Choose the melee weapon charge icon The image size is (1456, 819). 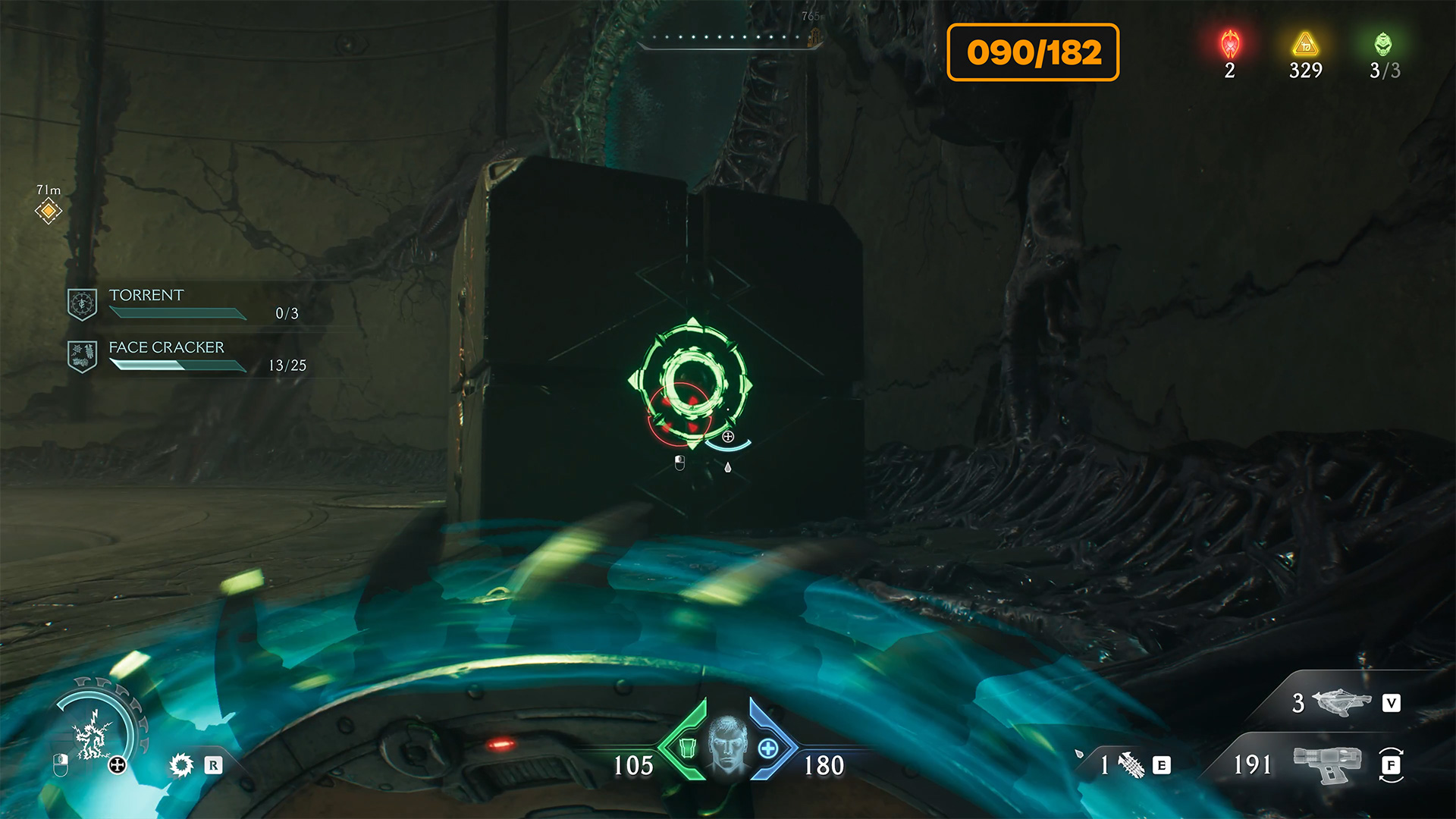(1131, 764)
